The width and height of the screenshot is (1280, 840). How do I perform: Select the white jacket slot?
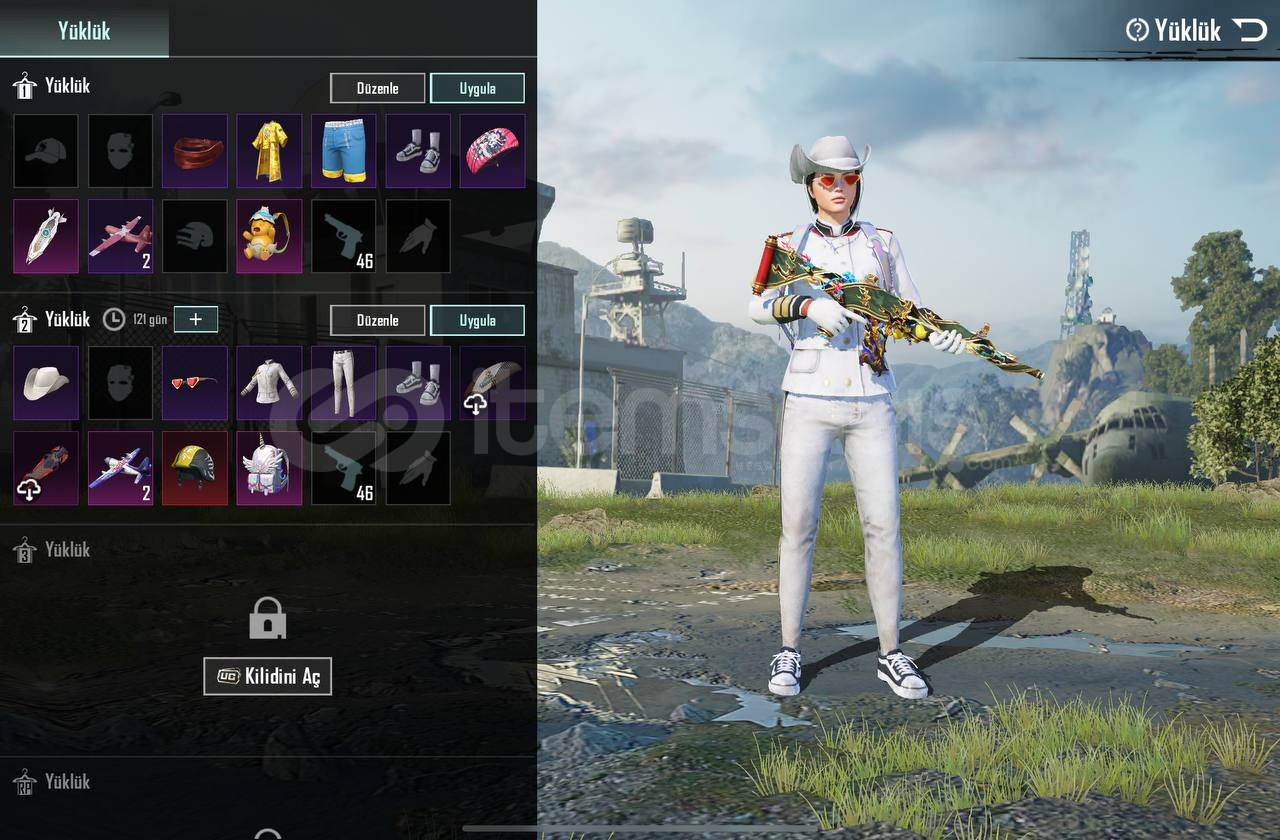(269, 383)
